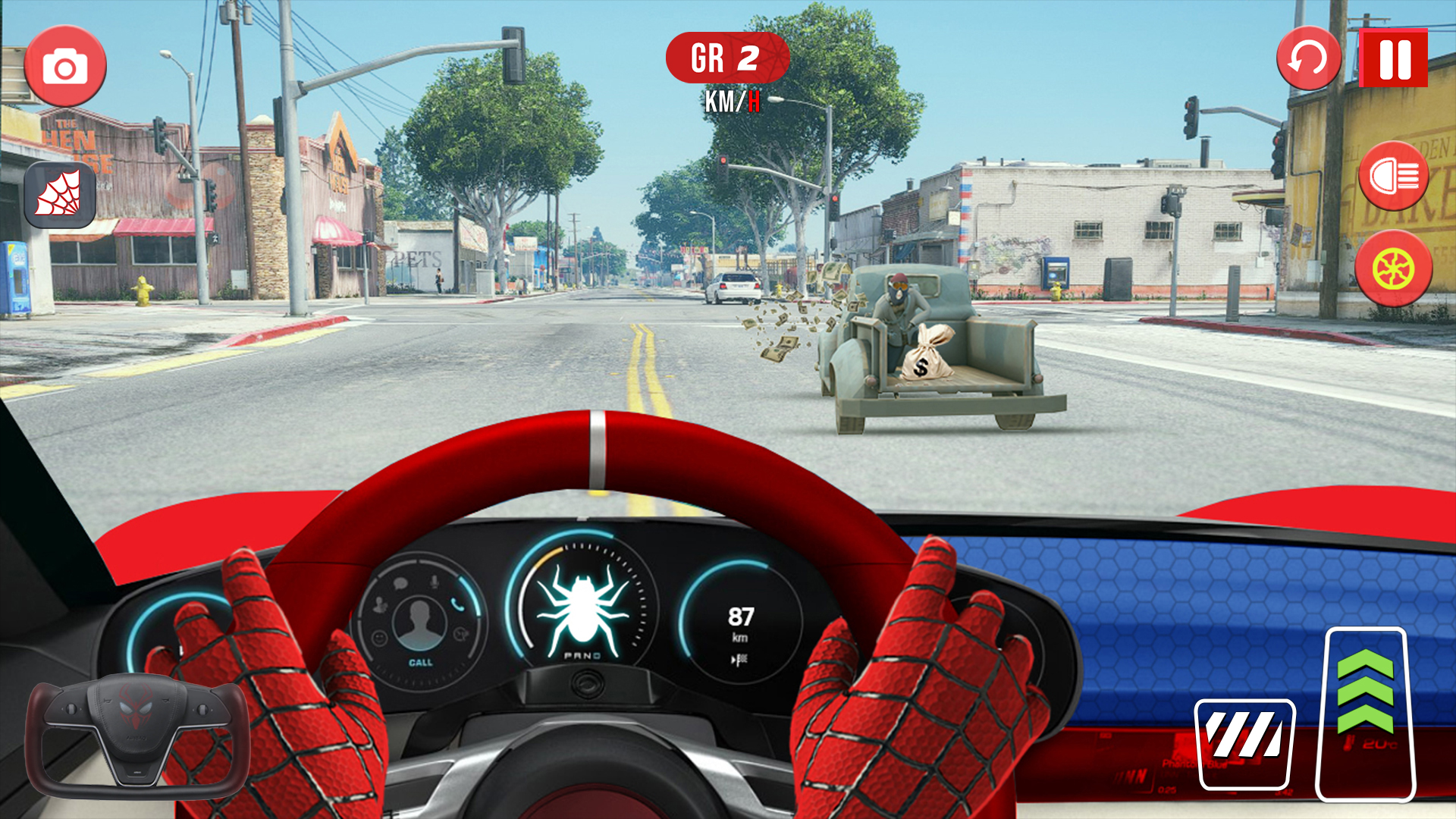
Task: Select the KM/H speed unit label
Action: pyautogui.click(x=732, y=99)
